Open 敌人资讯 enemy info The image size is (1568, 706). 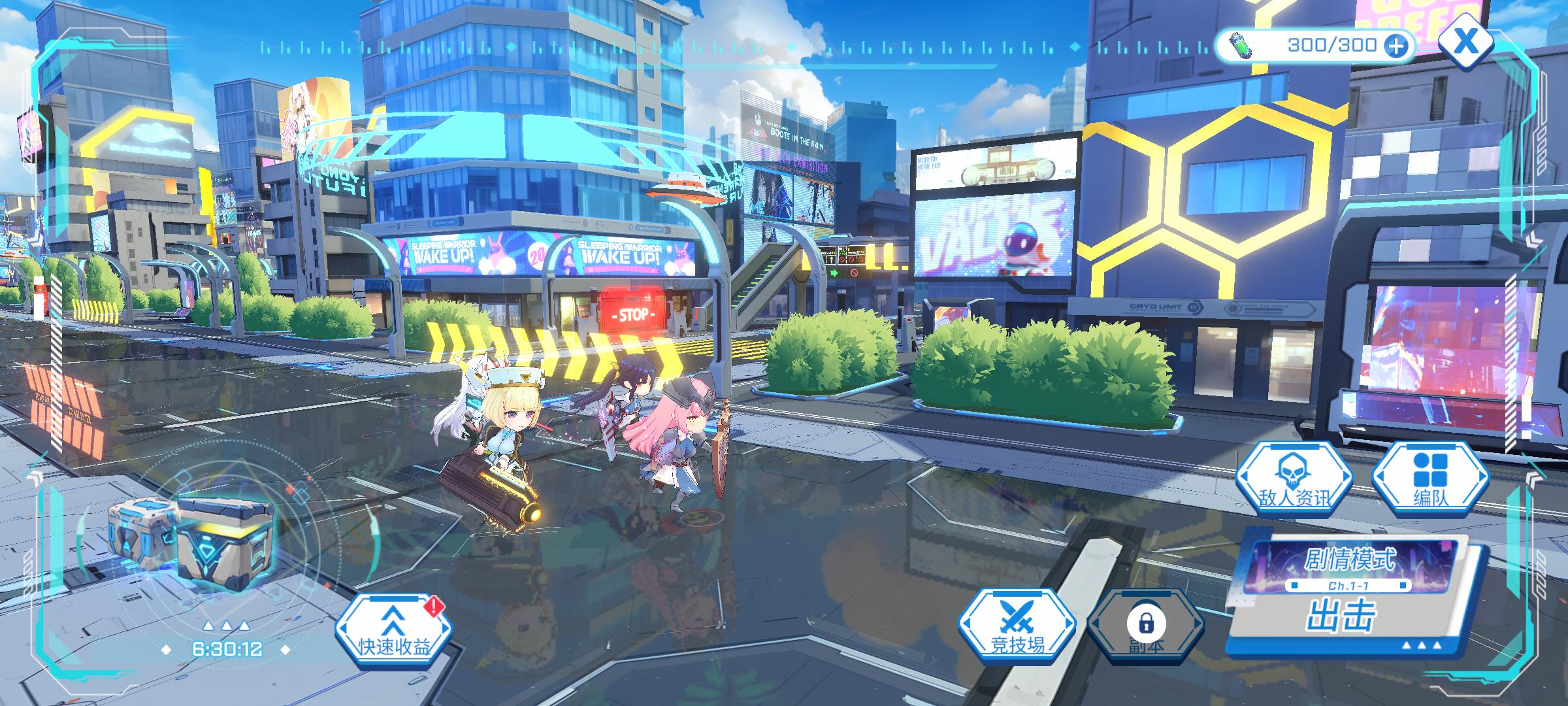(x=1294, y=479)
